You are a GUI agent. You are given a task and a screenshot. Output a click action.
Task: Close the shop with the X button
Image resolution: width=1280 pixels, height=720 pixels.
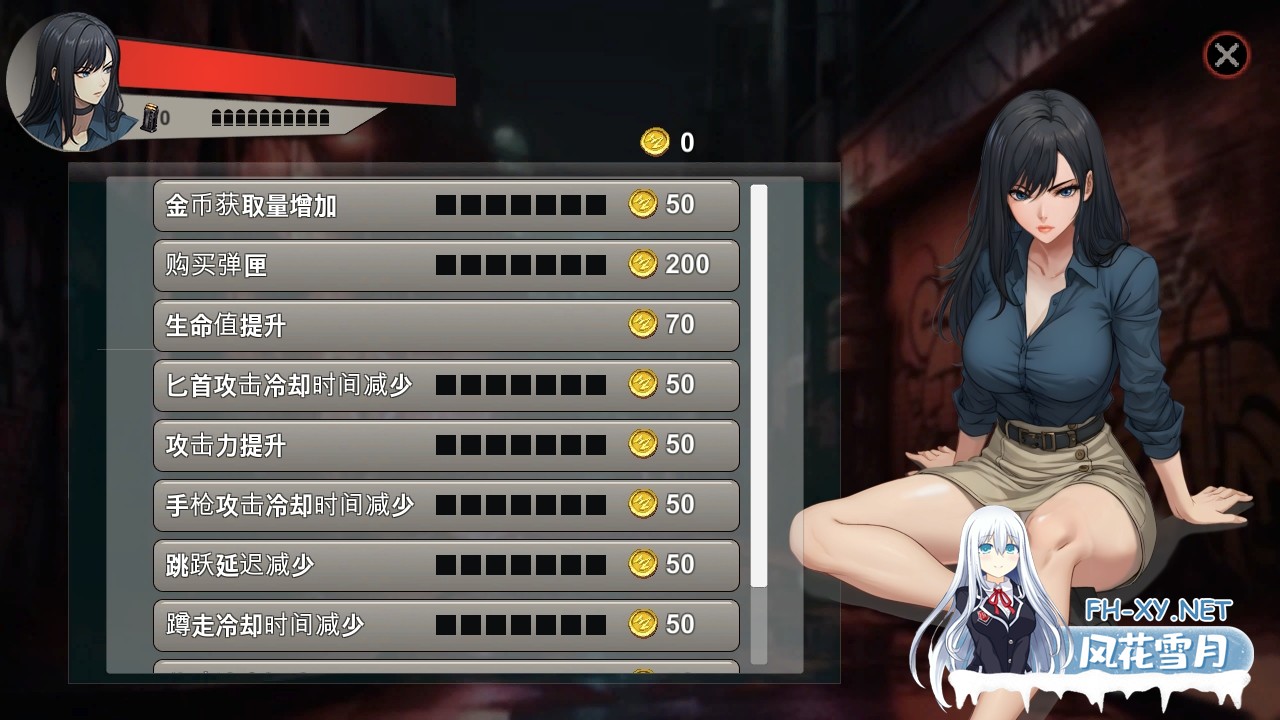1227,55
